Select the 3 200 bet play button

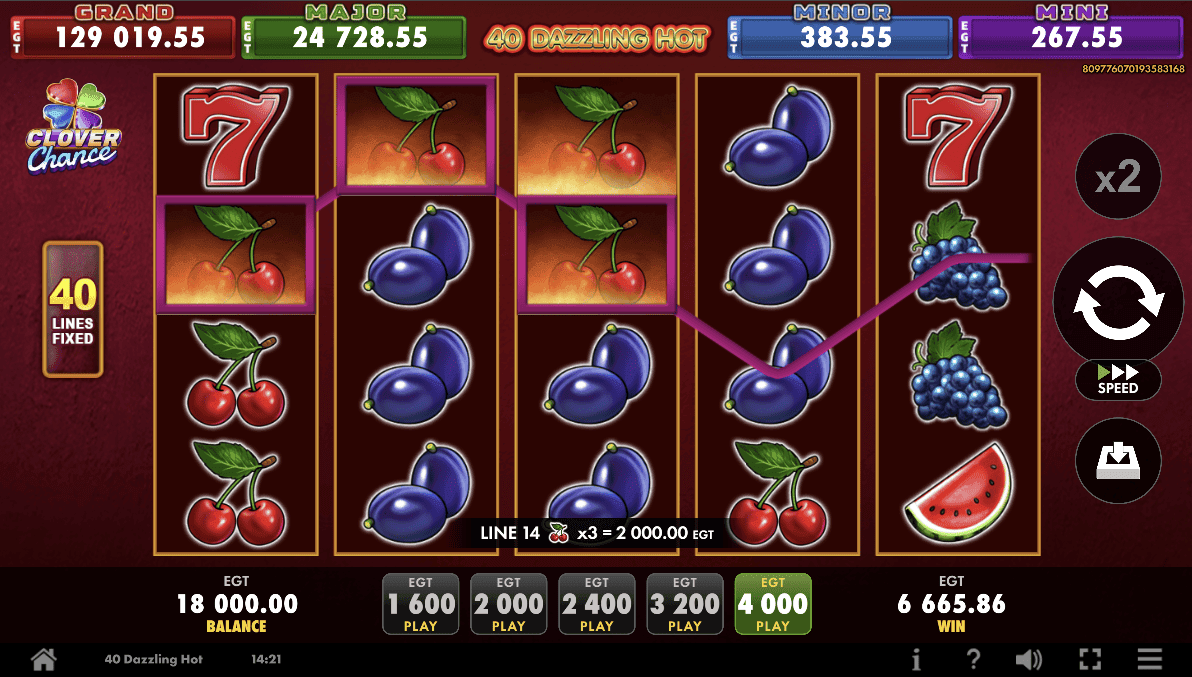click(685, 604)
